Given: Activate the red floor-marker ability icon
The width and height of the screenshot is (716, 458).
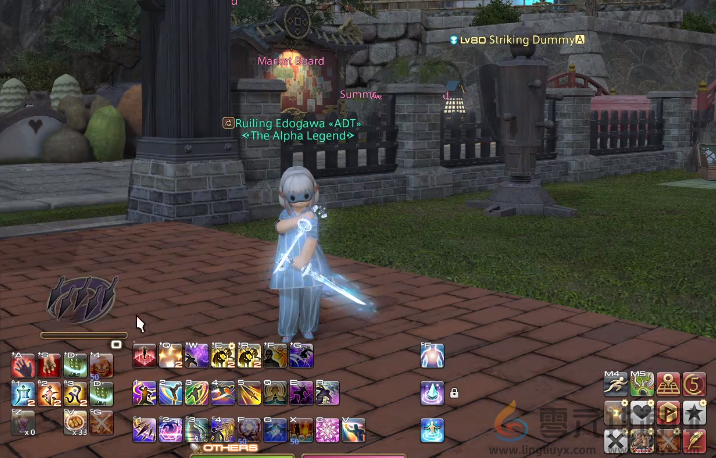Looking at the screenshot, I should click(x=145, y=356).
